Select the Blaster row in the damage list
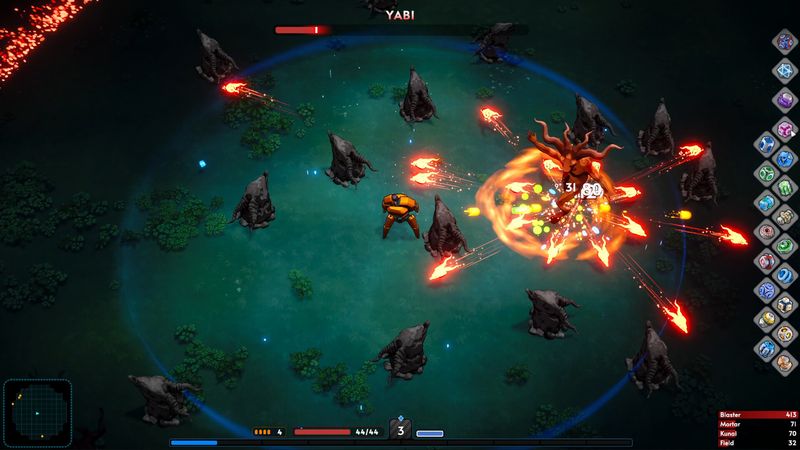The image size is (800, 450). (x=758, y=414)
